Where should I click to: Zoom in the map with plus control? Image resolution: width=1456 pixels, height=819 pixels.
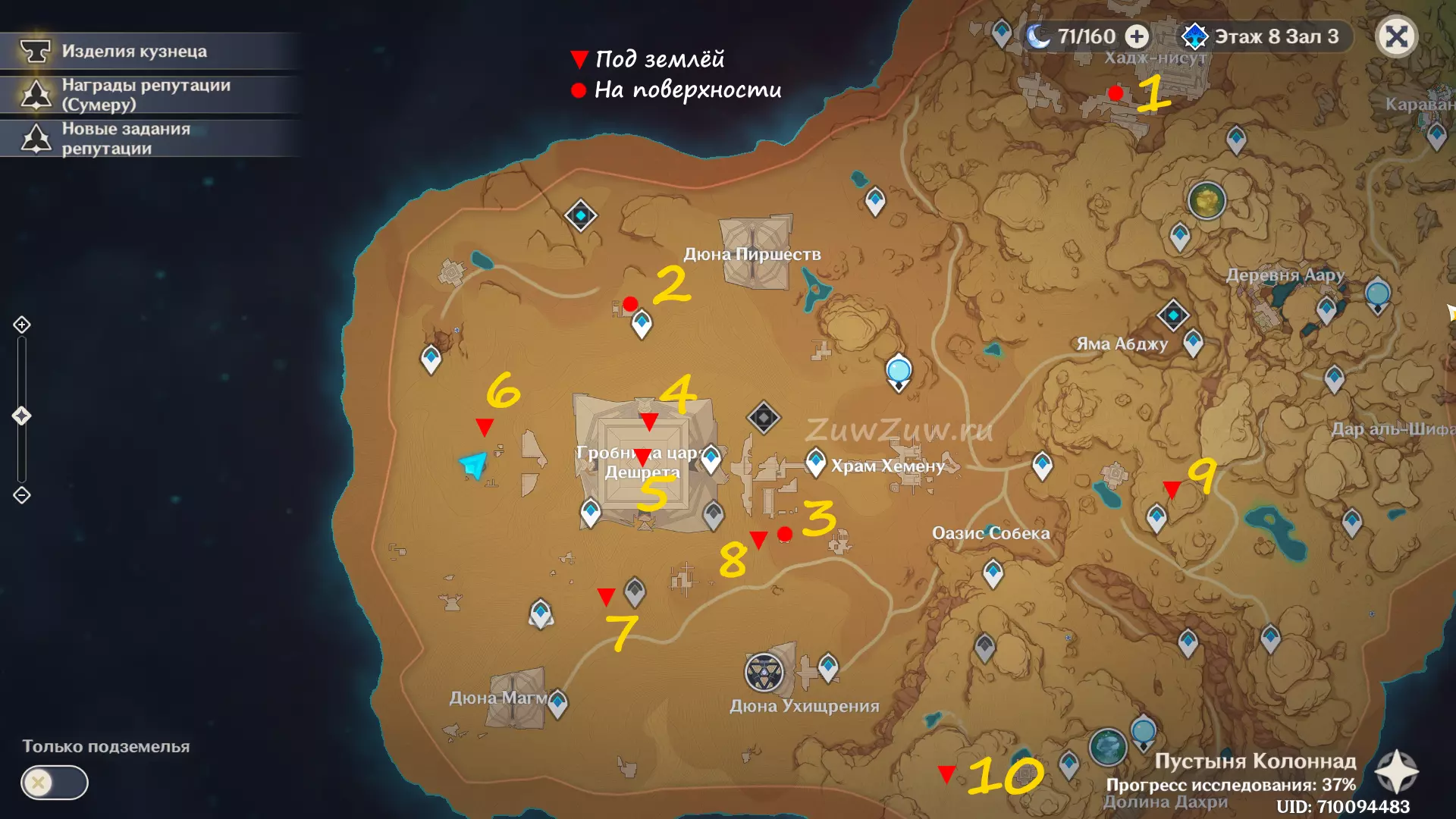(22, 325)
